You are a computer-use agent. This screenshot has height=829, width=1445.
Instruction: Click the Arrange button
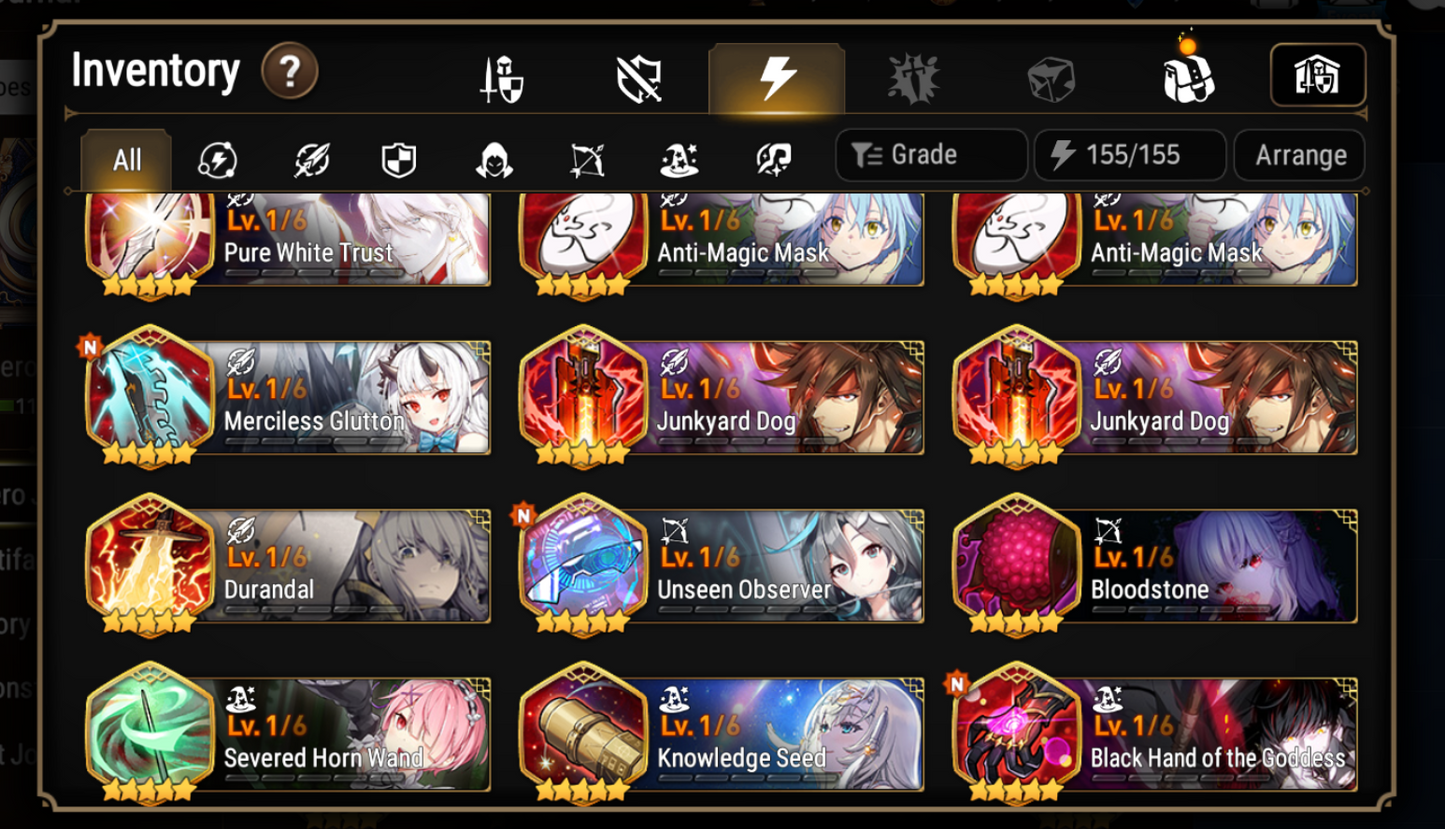click(1299, 155)
